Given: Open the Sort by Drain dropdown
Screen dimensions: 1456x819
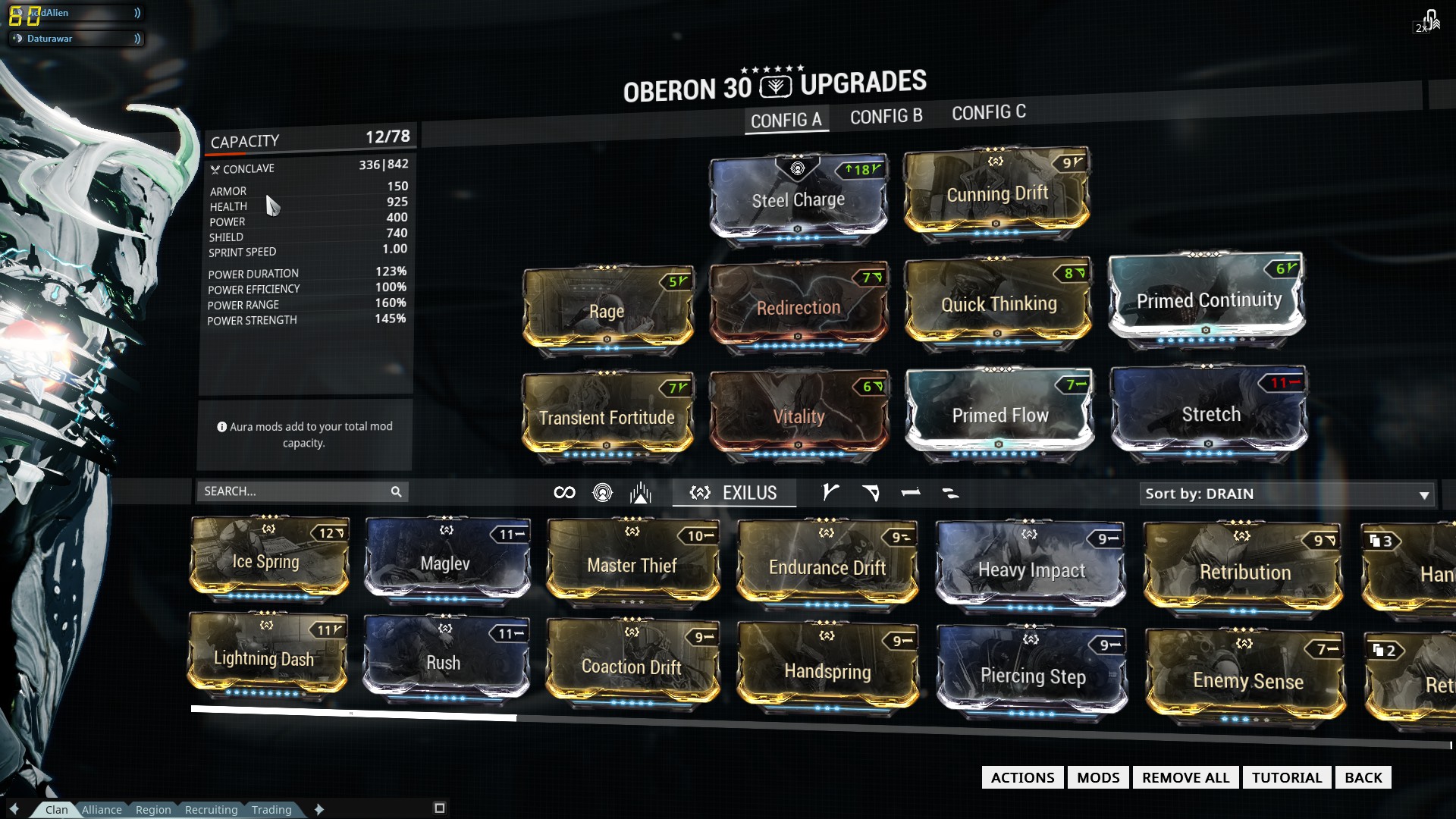Looking at the screenshot, I should (x=1286, y=494).
